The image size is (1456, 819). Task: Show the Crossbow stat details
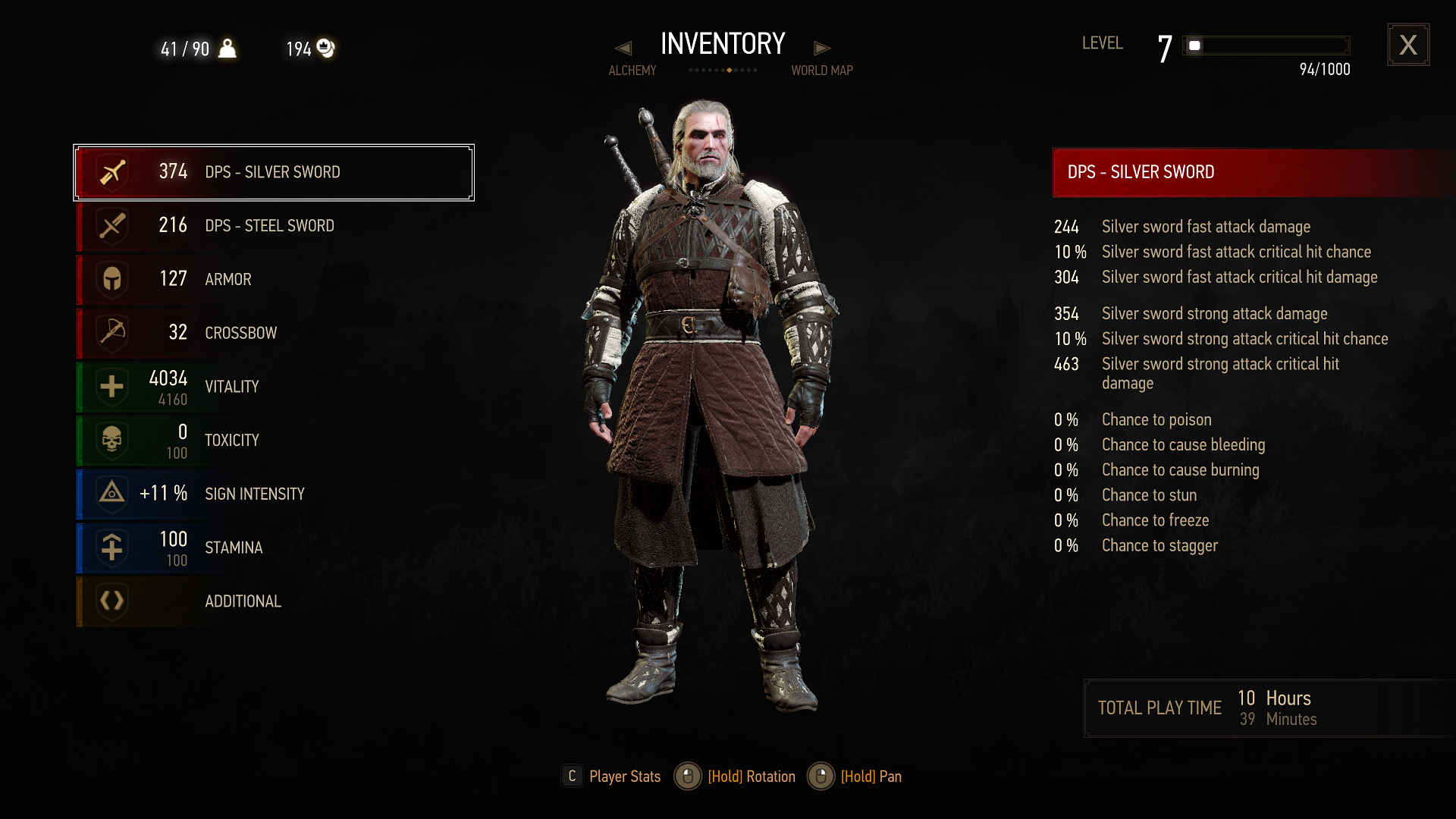pos(273,333)
